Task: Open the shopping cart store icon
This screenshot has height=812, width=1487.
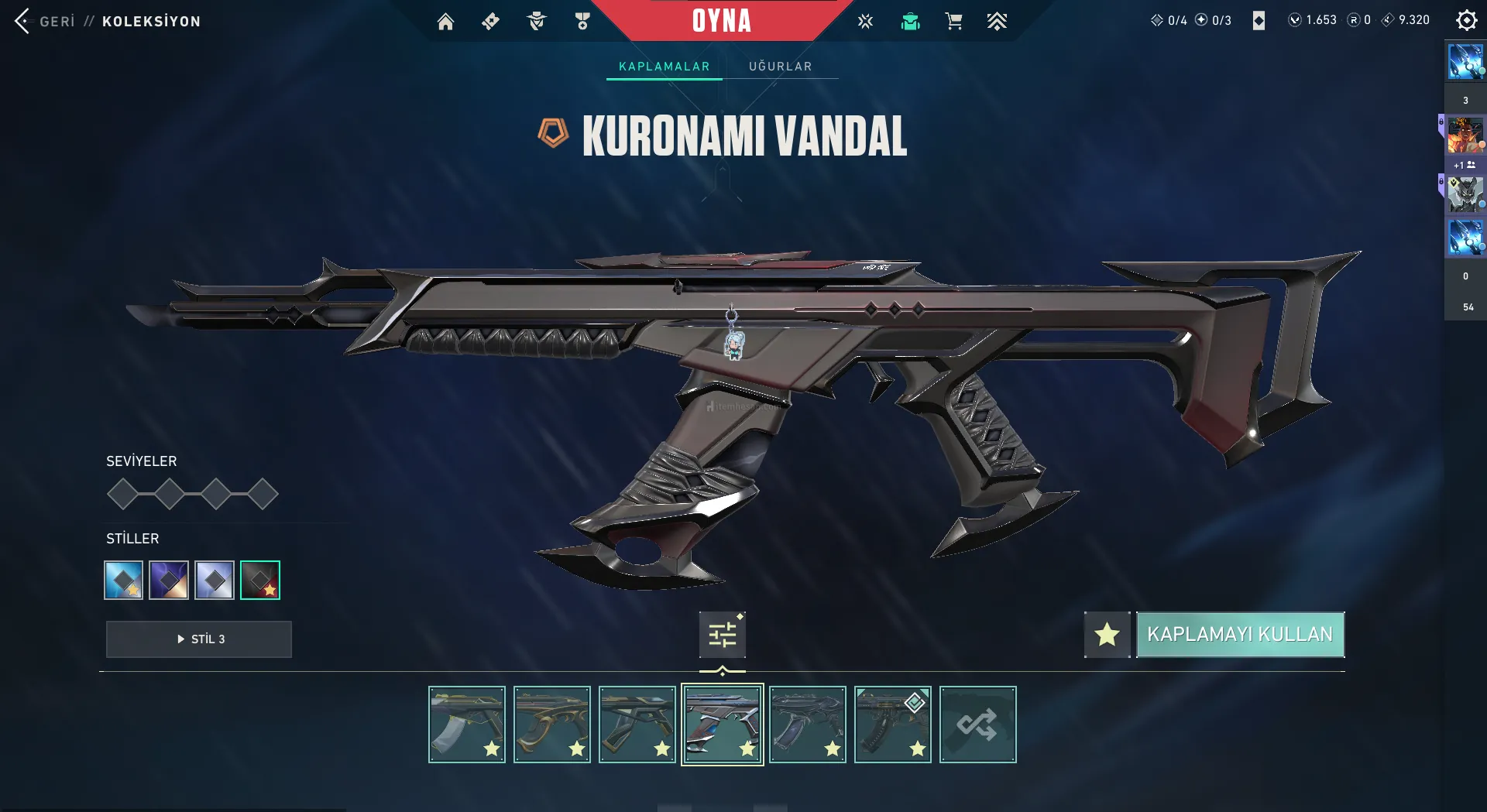Action: coord(953,22)
